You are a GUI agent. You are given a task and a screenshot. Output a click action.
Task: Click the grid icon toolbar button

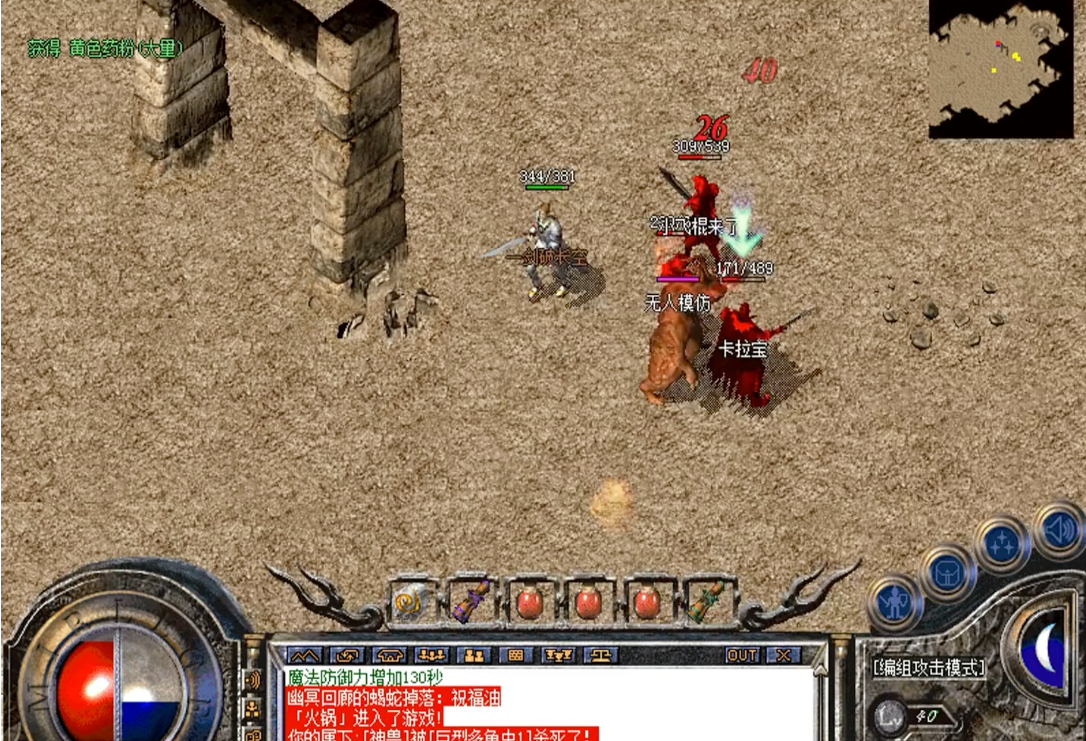516,656
